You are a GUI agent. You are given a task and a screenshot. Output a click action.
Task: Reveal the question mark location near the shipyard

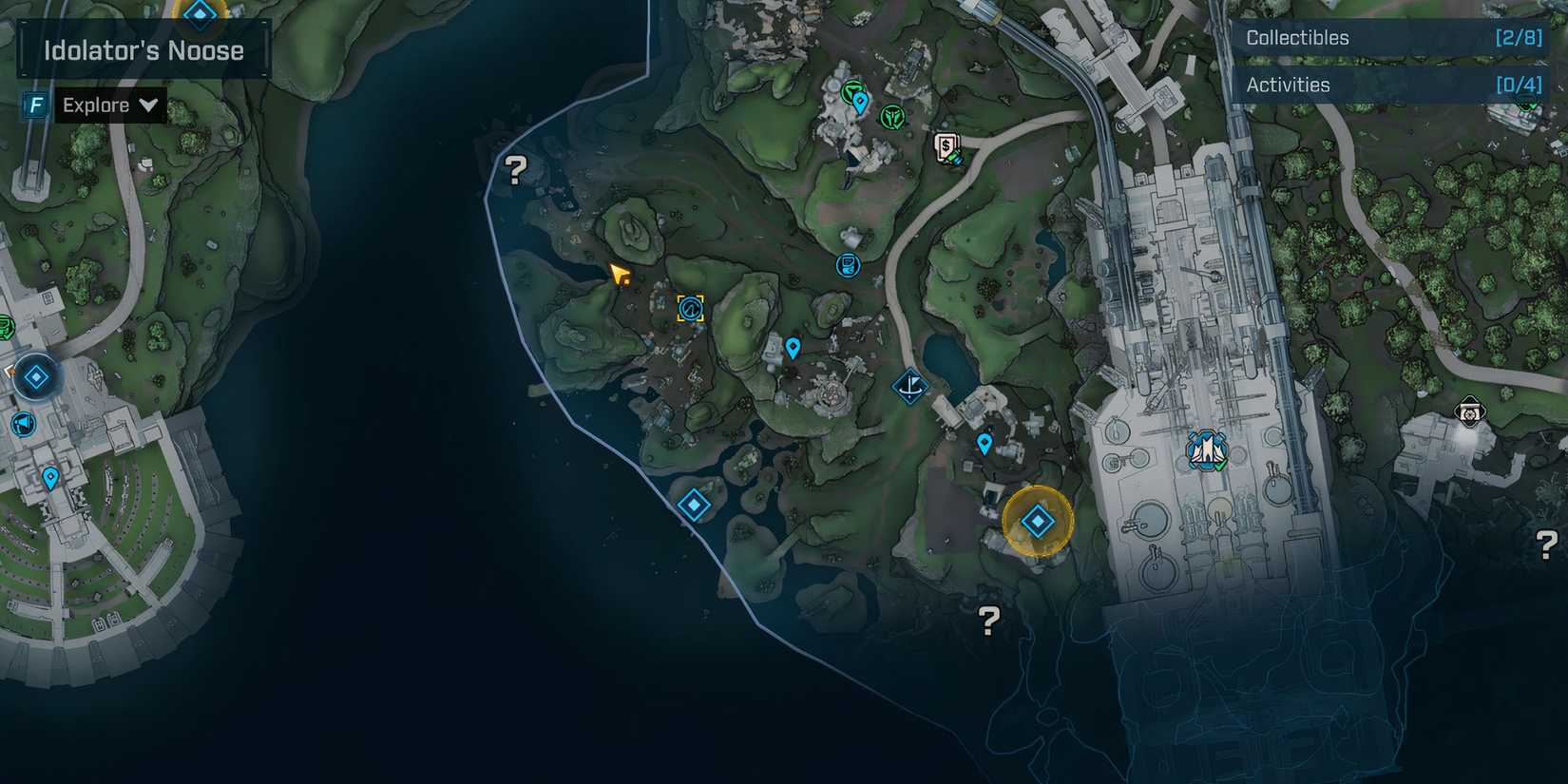(x=988, y=618)
